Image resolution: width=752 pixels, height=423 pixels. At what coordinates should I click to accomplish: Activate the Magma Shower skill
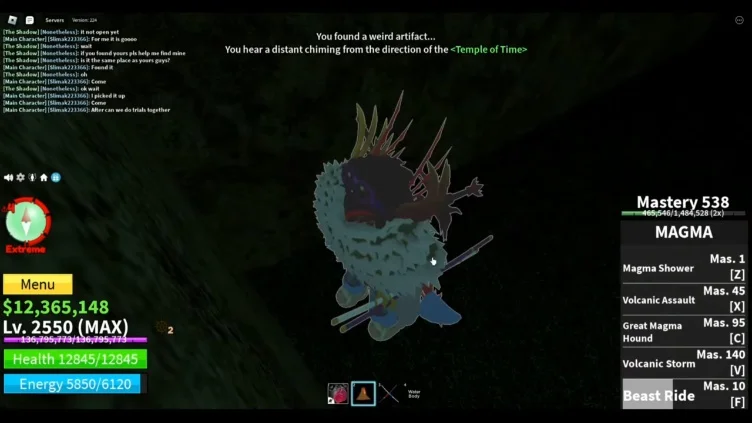click(x=684, y=267)
